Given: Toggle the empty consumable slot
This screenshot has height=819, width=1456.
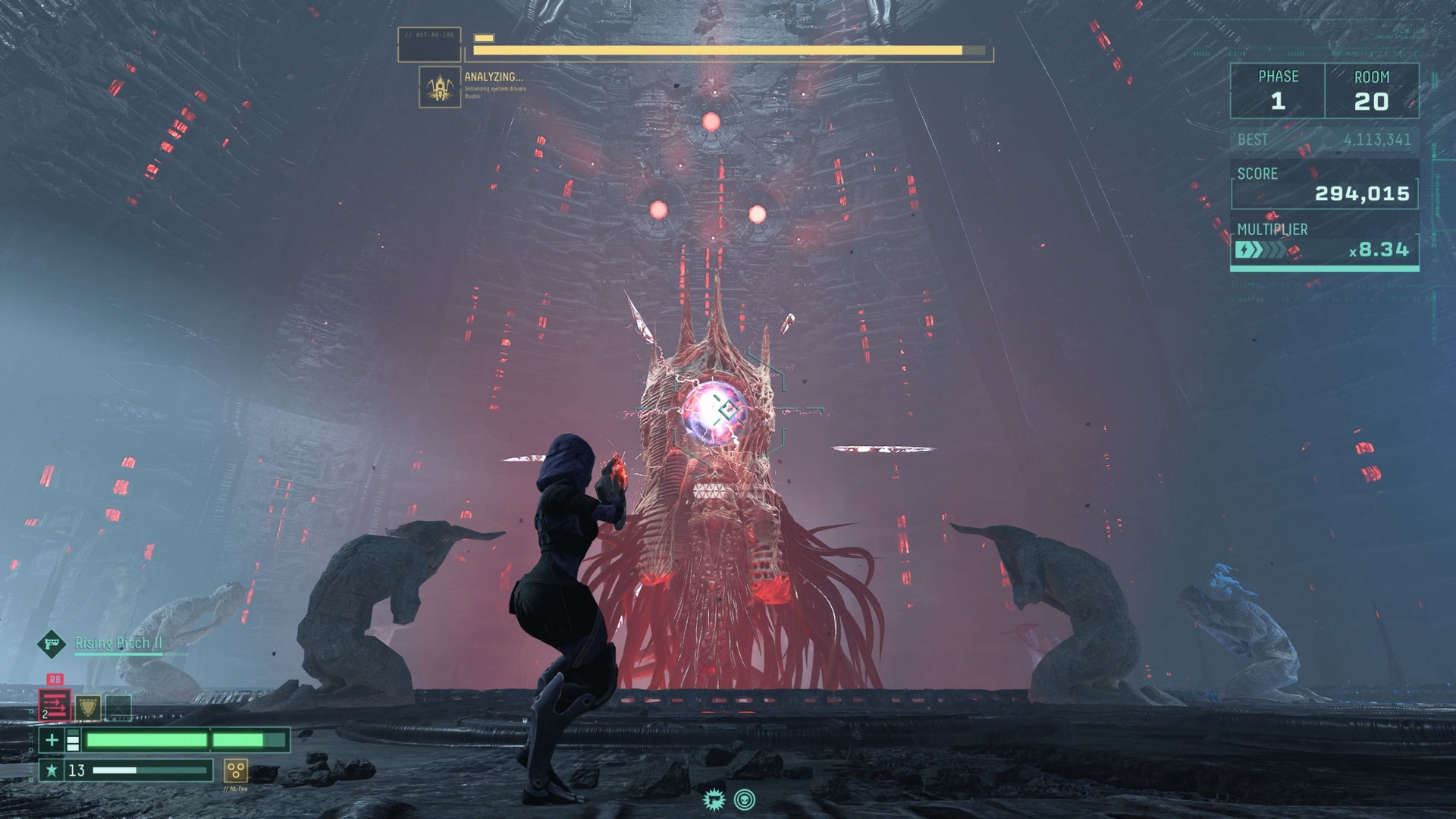Looking at the screenshot, I should pos(119,708).
